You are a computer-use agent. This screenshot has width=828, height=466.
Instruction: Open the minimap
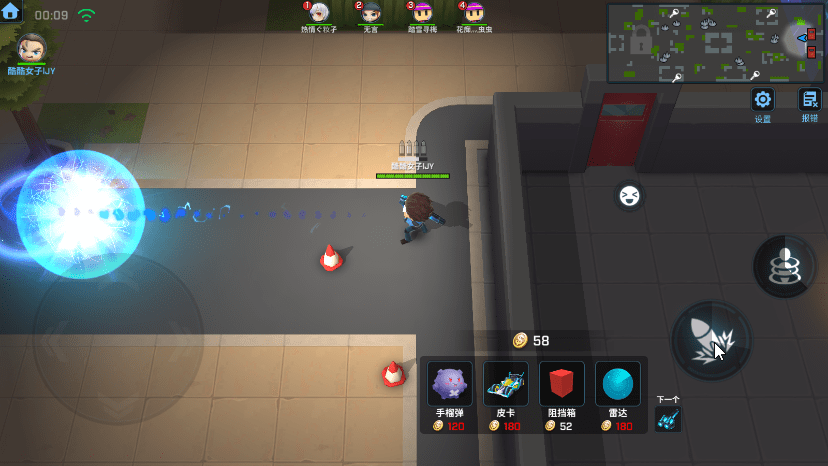(715, 43)
